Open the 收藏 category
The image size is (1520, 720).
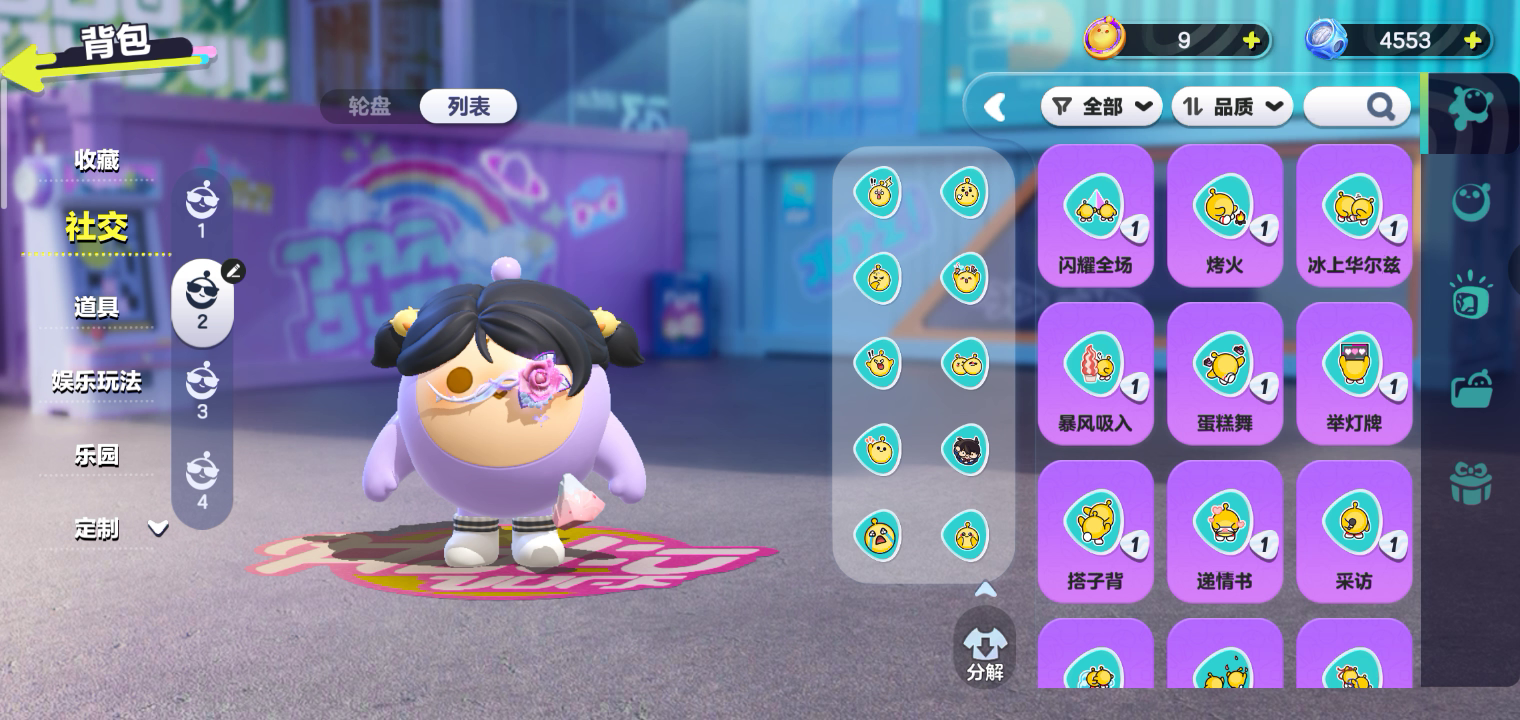click(97, 160)
